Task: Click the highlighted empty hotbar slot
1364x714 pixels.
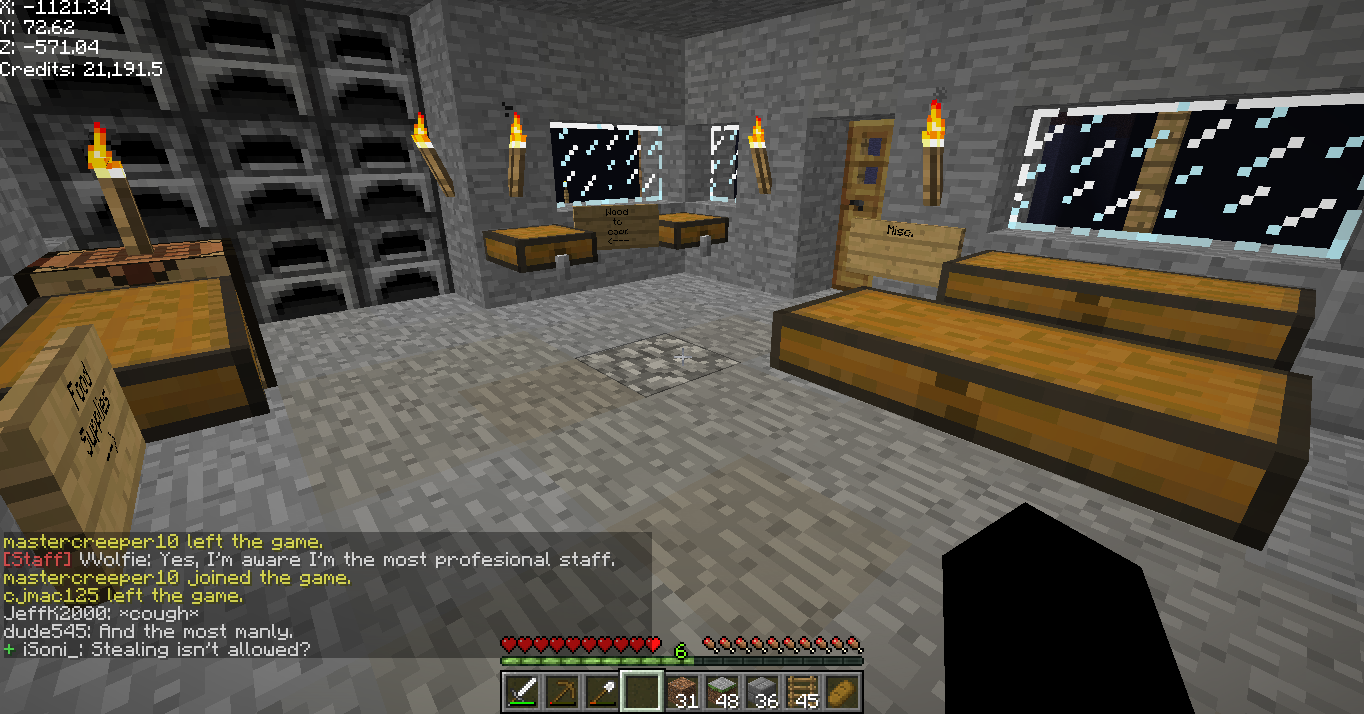Action: [641, 690]
